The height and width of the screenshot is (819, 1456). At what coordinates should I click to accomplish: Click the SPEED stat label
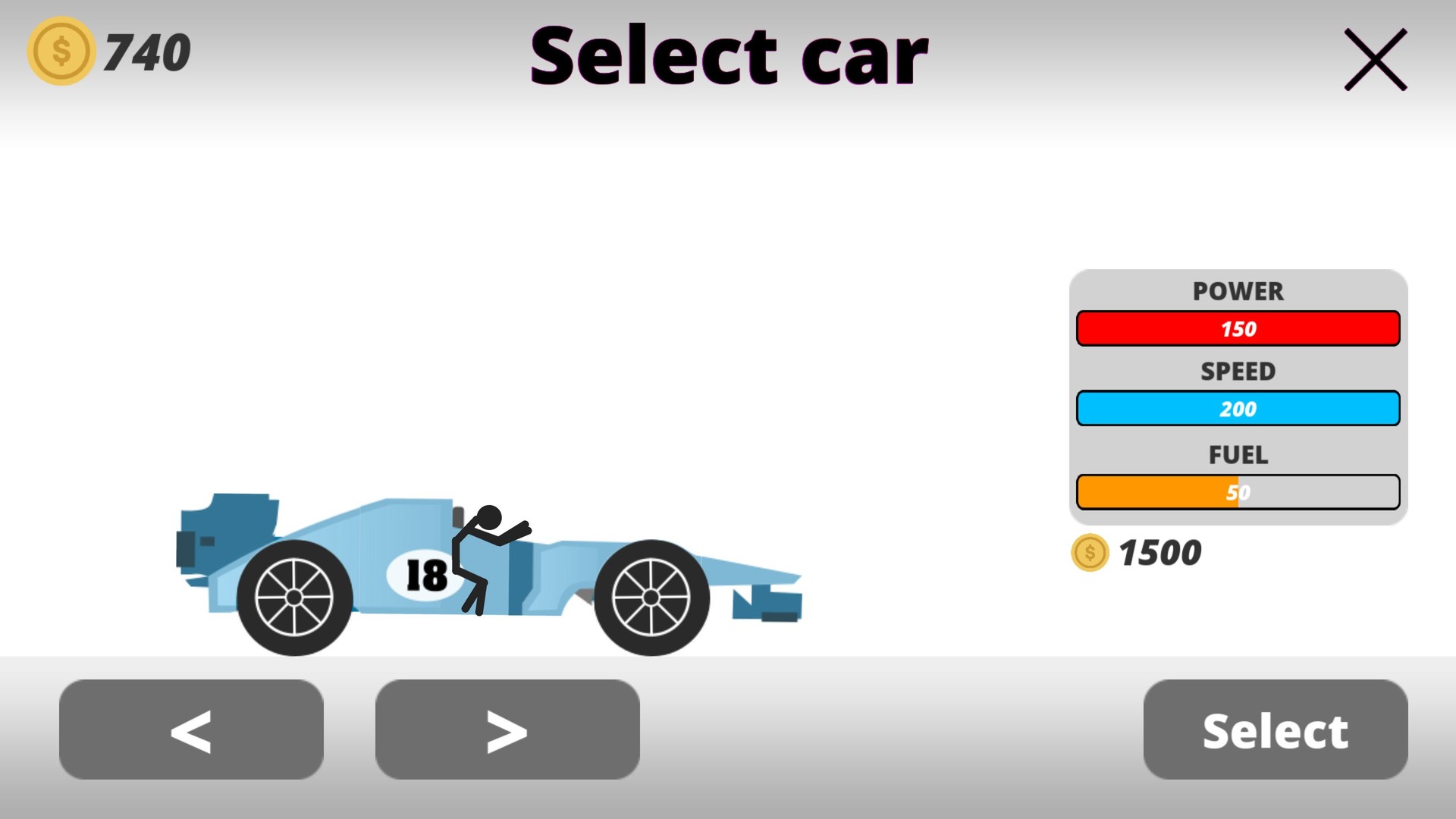click(x=1238, y=372)
